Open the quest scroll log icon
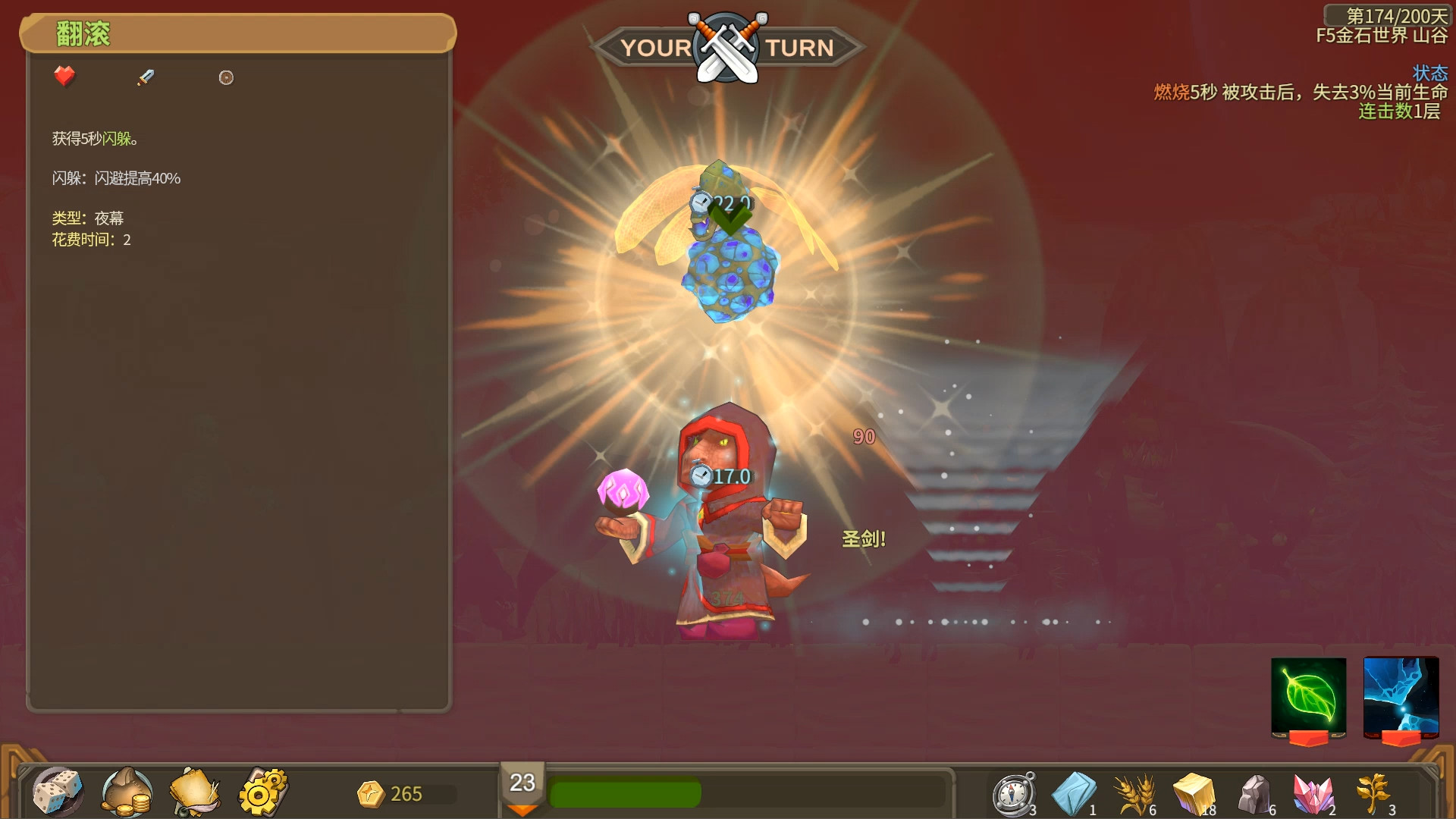The width and height of the screenshot is (1456, 819). [193, 792]
